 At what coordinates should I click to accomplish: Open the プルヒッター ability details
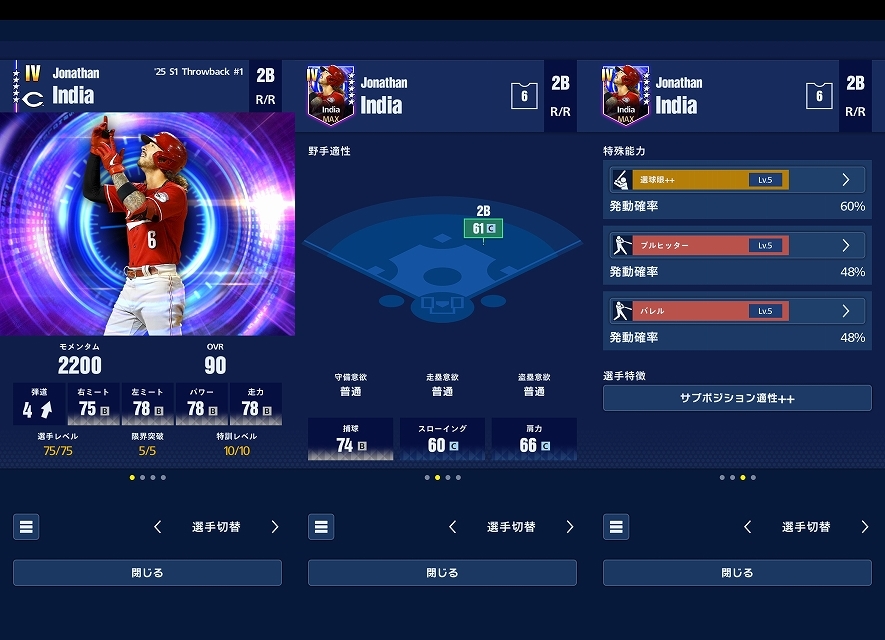(x=736, y=245)
